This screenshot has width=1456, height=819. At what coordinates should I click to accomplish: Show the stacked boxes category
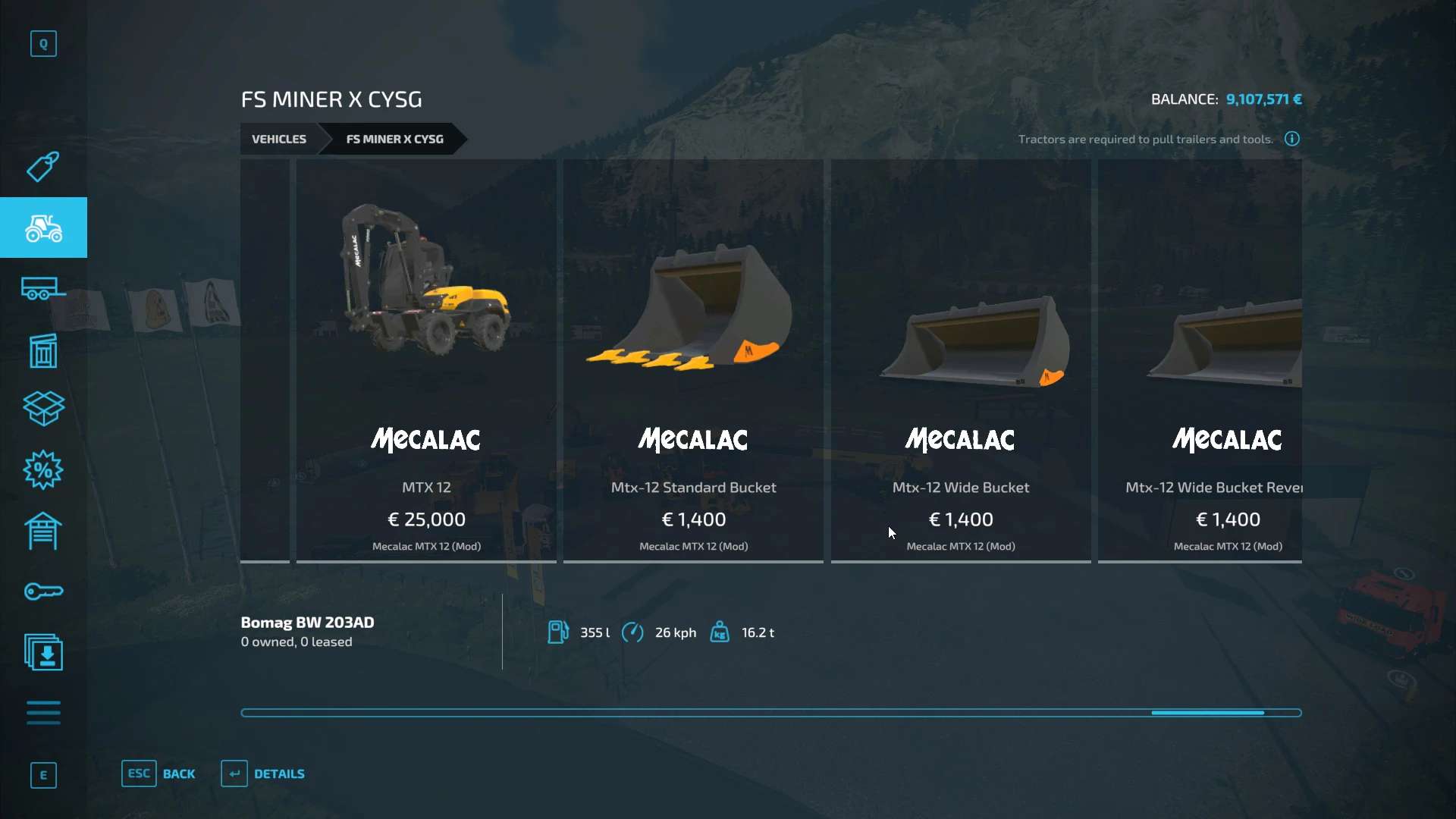pyautogui.click(x=43, y=409)
